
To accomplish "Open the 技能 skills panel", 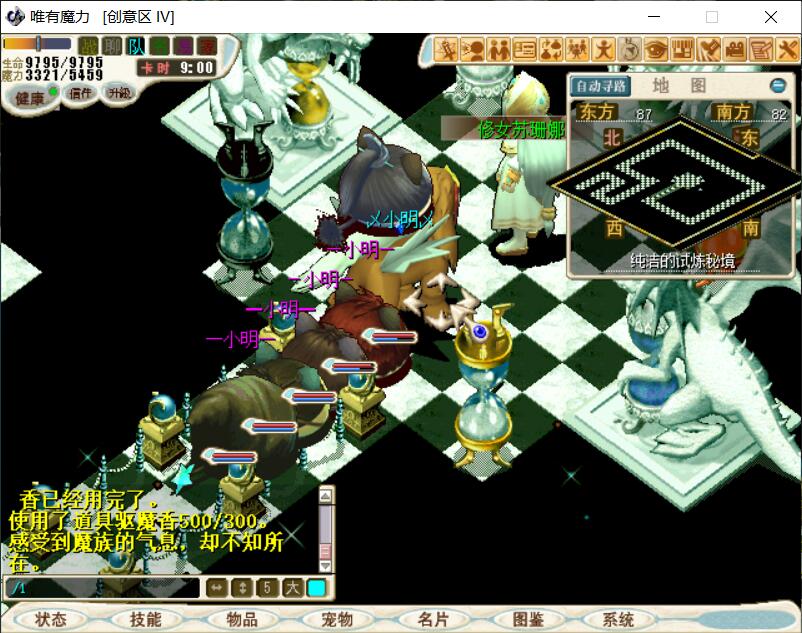I will (x=145, y=620).
